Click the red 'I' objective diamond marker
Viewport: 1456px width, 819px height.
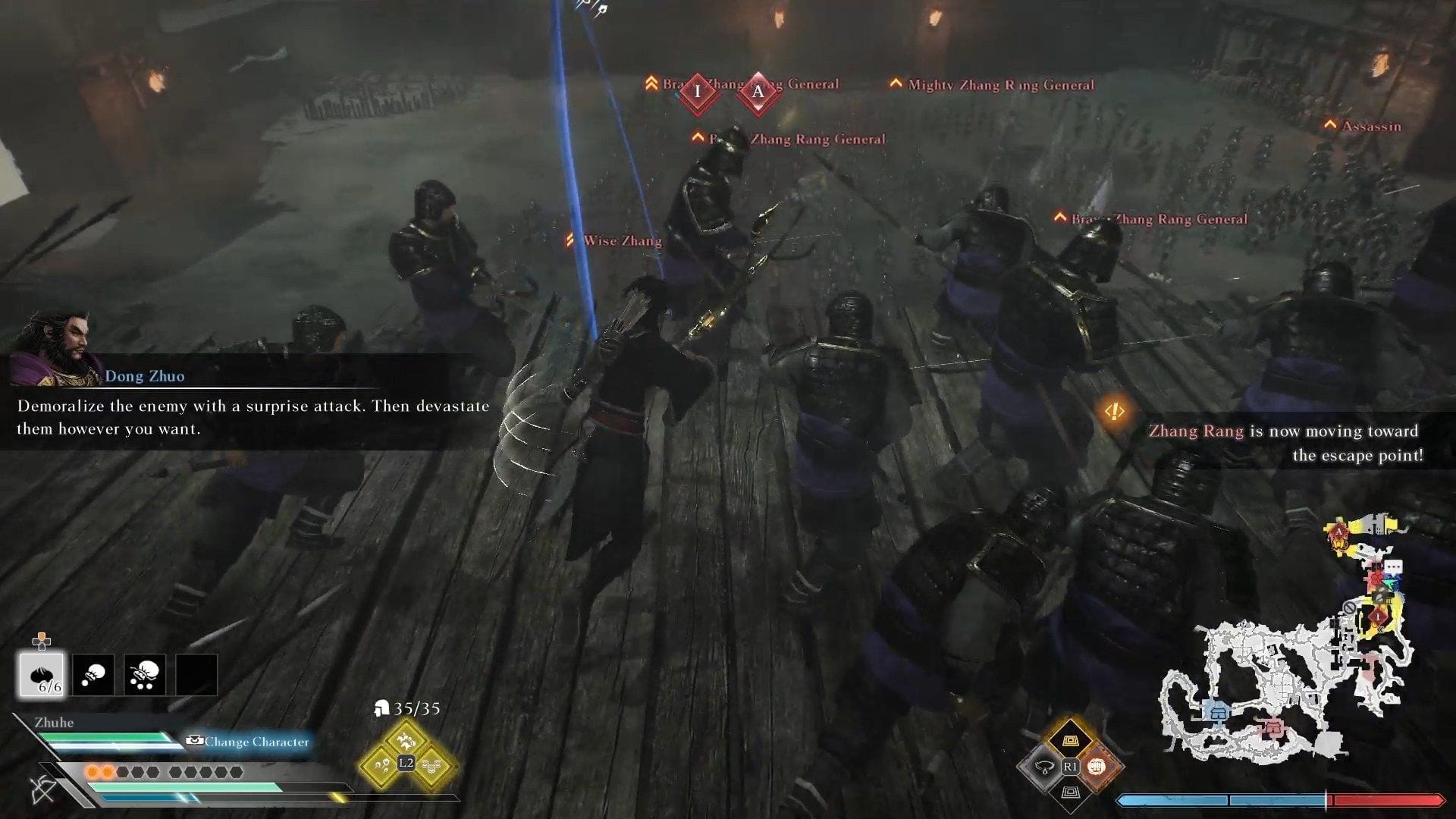click(x=698, y=93)
